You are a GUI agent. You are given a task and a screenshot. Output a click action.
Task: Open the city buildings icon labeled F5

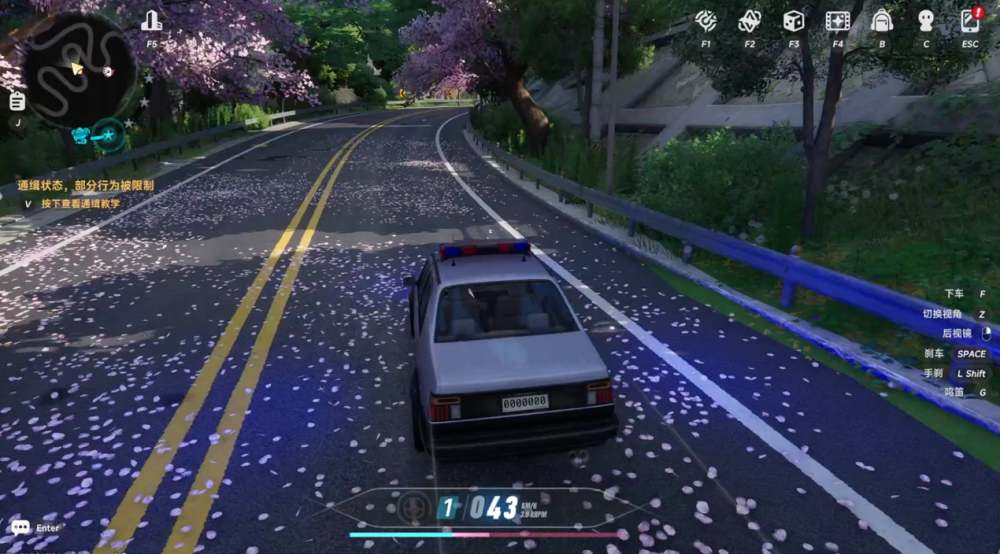(152, 21)
